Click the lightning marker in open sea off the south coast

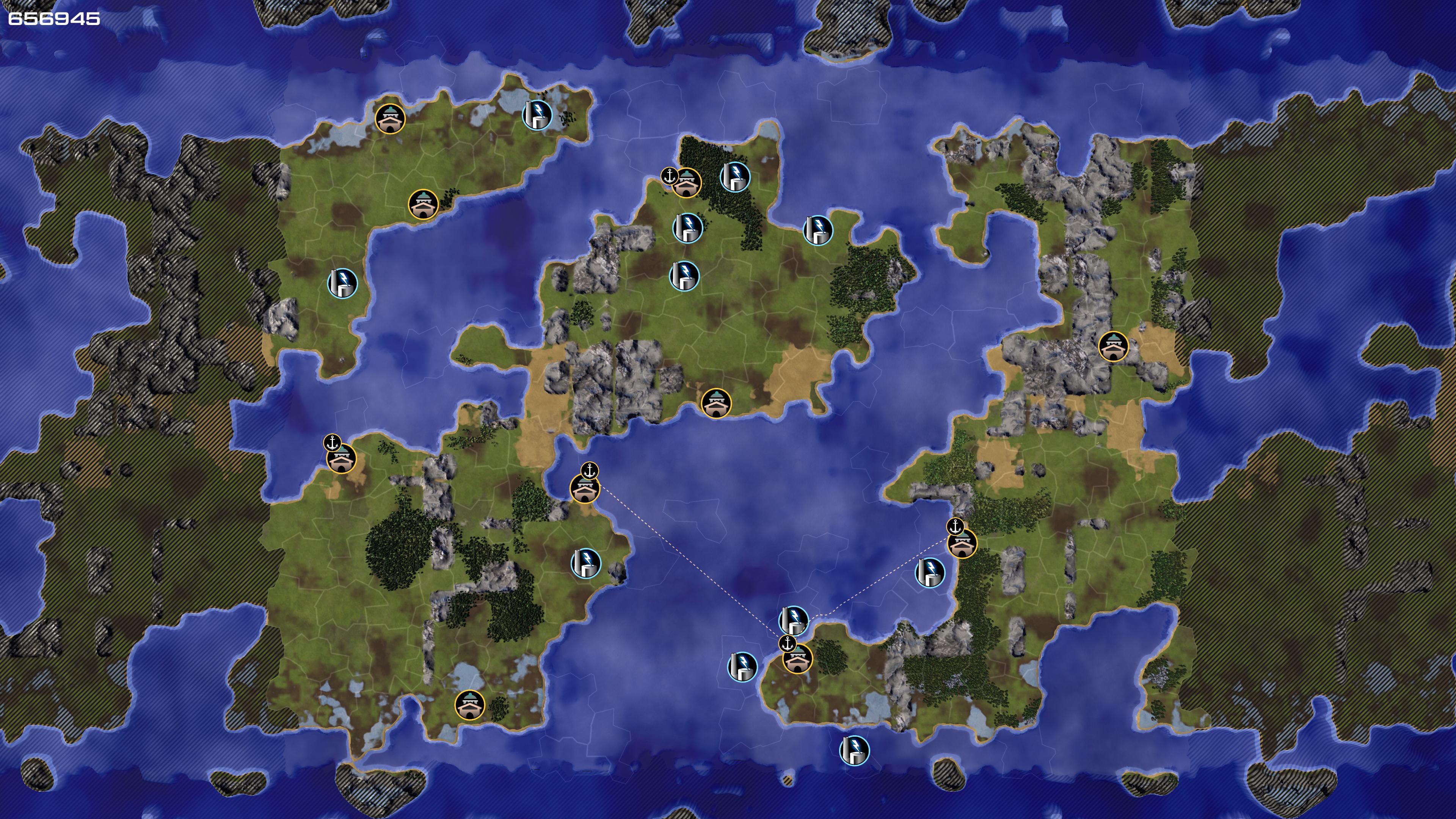[x=854, y=750]
